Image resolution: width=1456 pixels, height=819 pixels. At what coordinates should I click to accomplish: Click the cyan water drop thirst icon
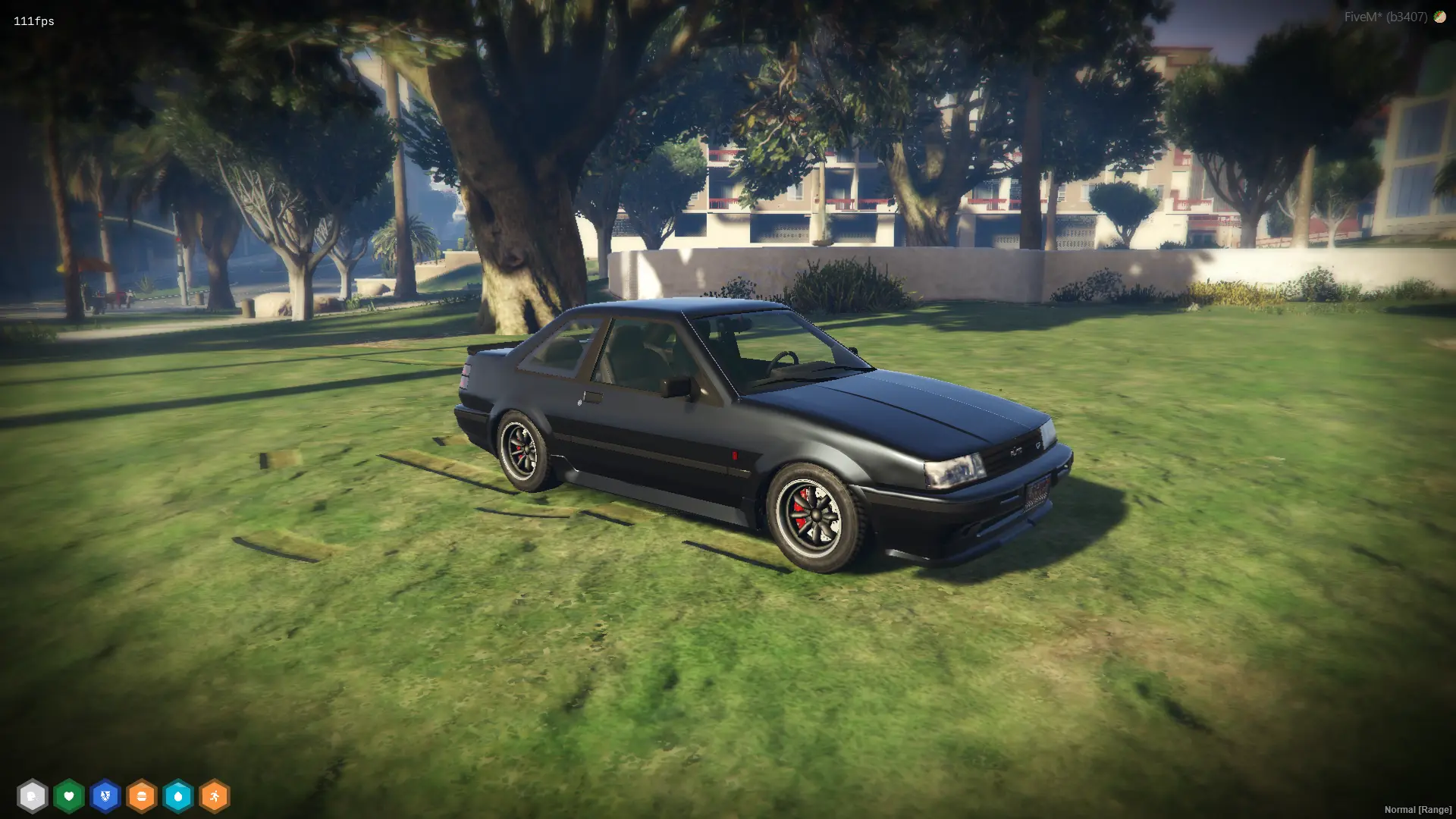[178, 796]
